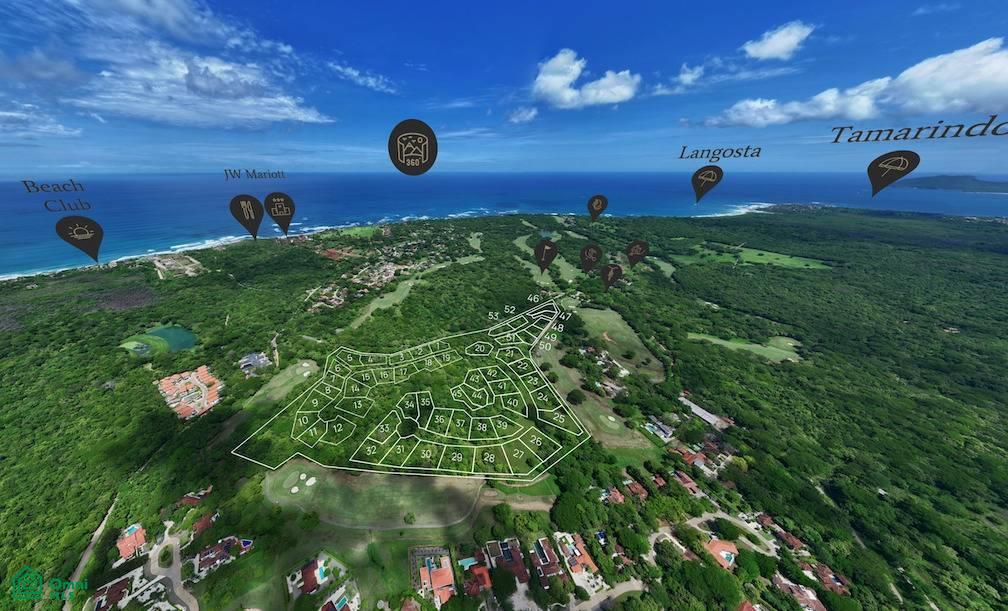Select the Langosta beach umbrella marker

707,179
